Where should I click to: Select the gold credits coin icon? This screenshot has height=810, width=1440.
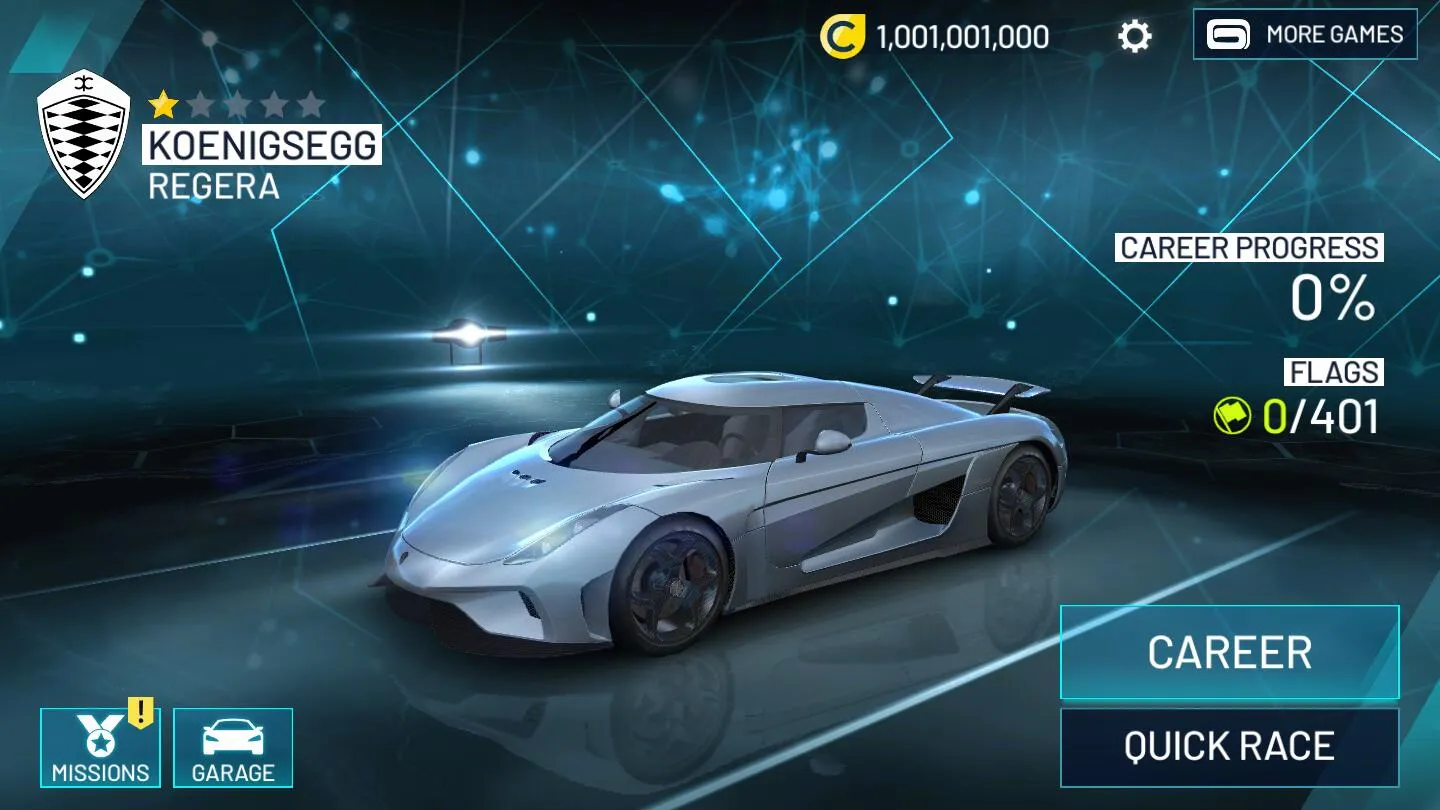point(842,37)
